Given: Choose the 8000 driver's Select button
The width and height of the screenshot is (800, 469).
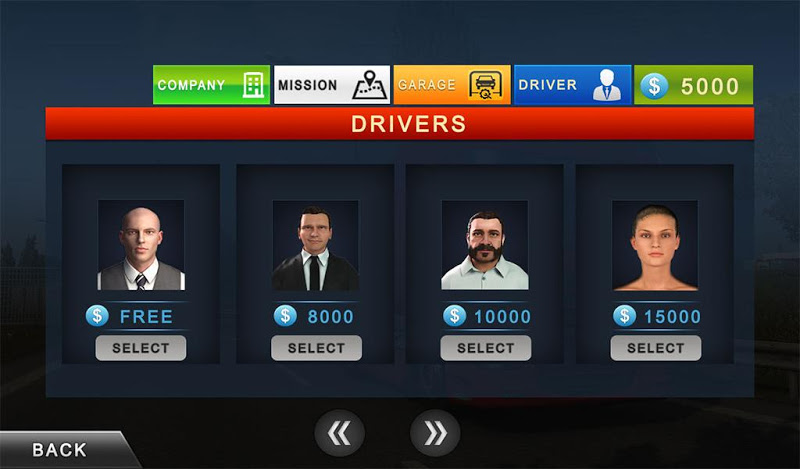Looking at the screenshot, I should (x=316, y=348).
